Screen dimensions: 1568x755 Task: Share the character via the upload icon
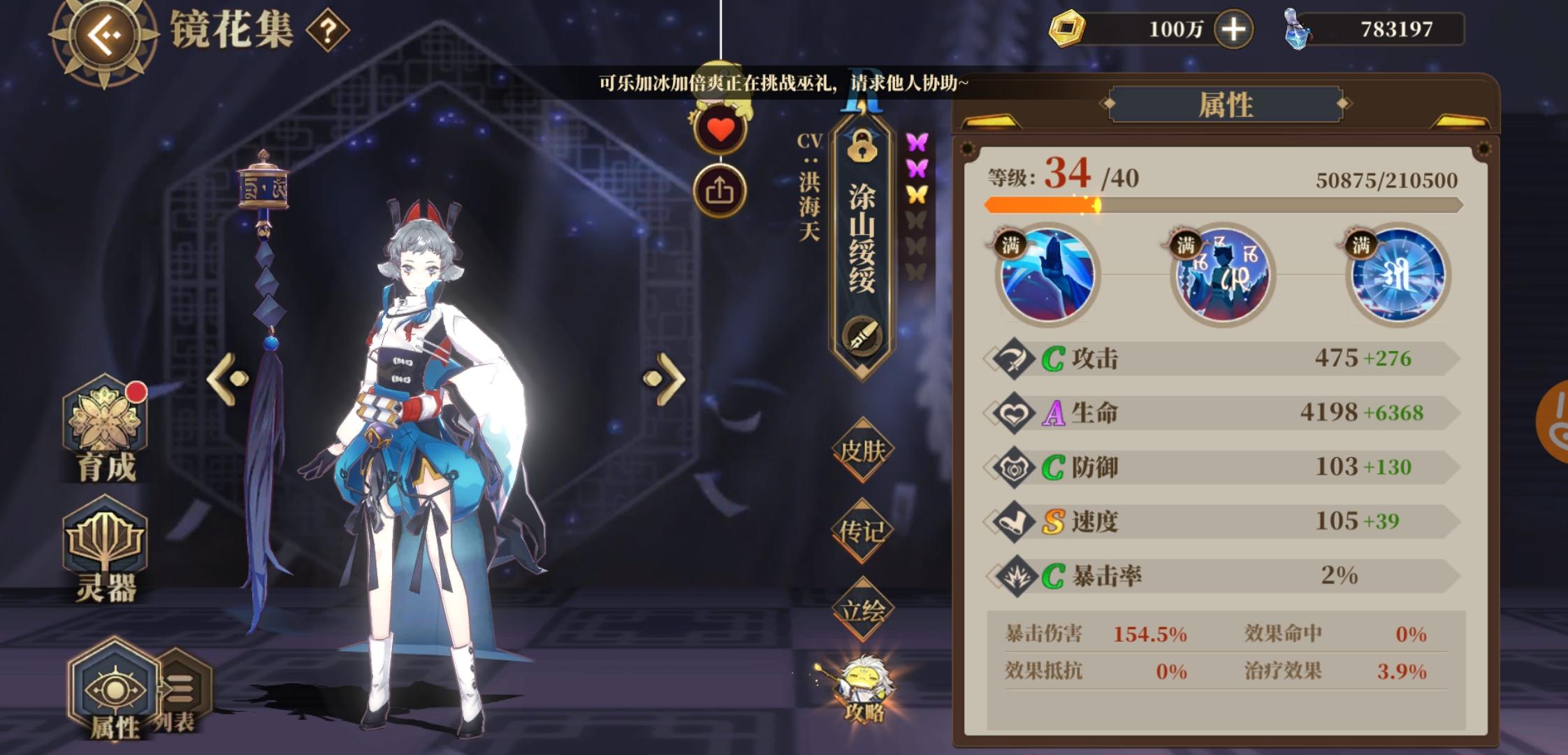click(x=720, y=187)
